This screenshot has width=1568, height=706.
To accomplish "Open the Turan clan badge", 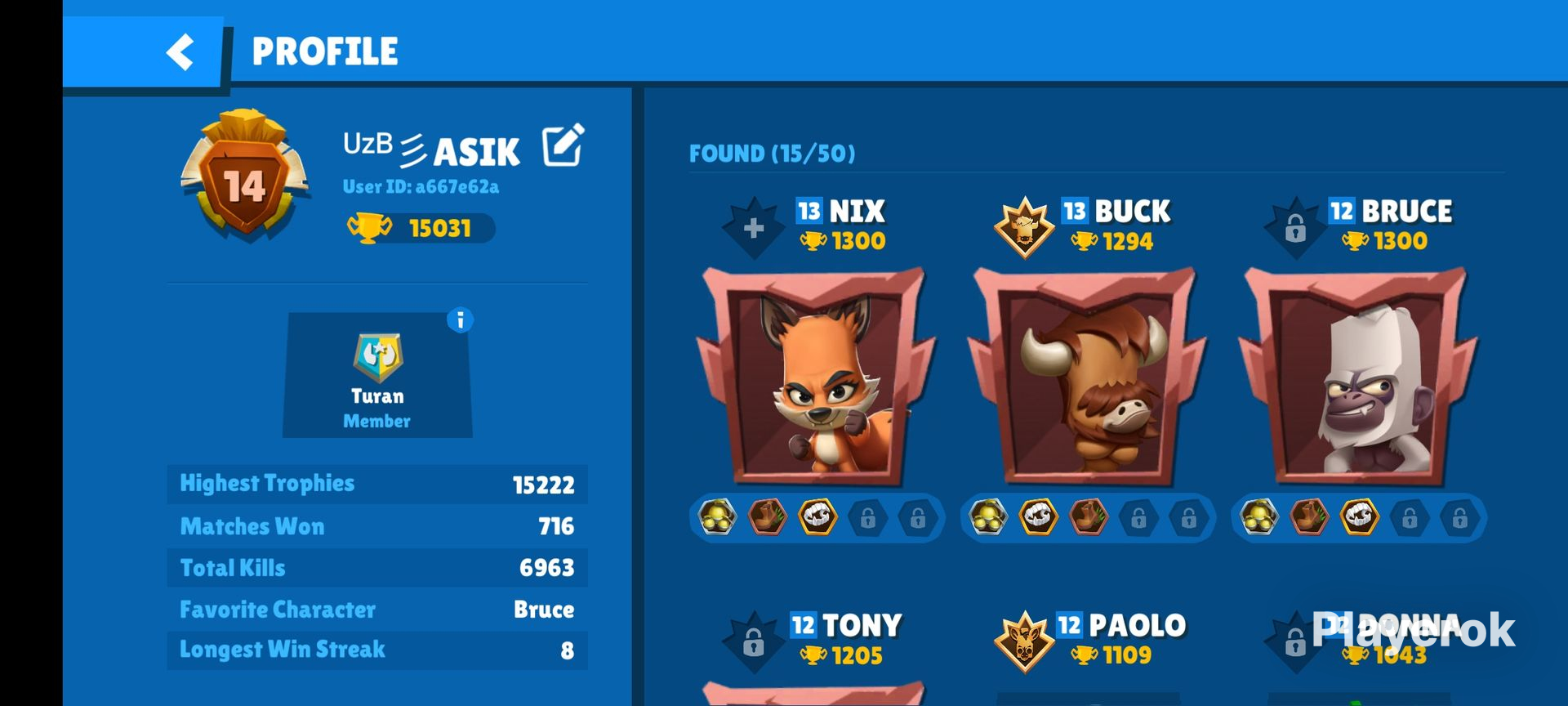I will [378, 357].
